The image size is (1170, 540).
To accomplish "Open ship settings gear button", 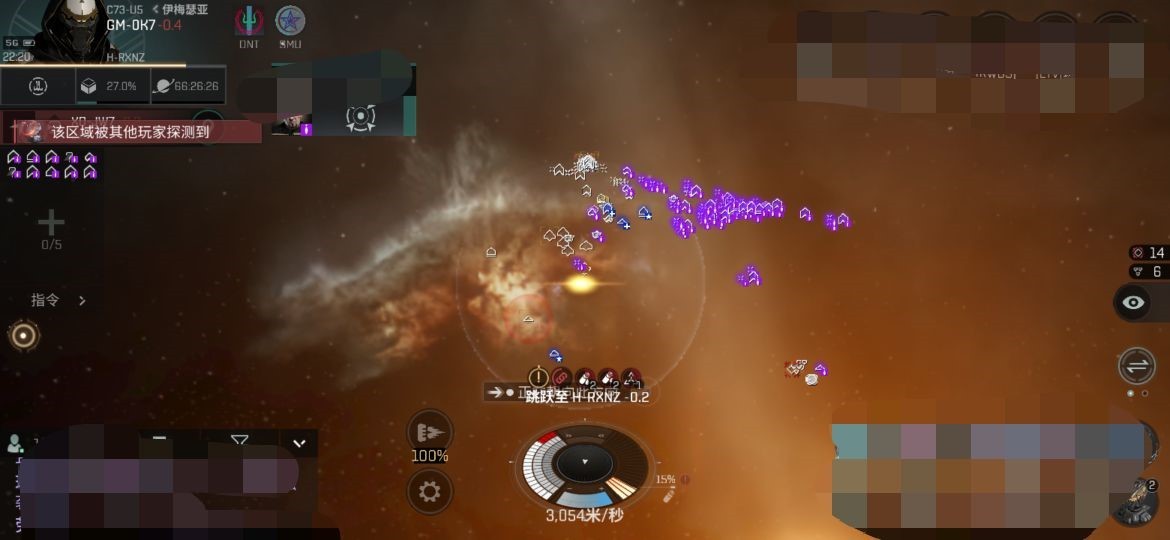I will (x=430, y=491).
